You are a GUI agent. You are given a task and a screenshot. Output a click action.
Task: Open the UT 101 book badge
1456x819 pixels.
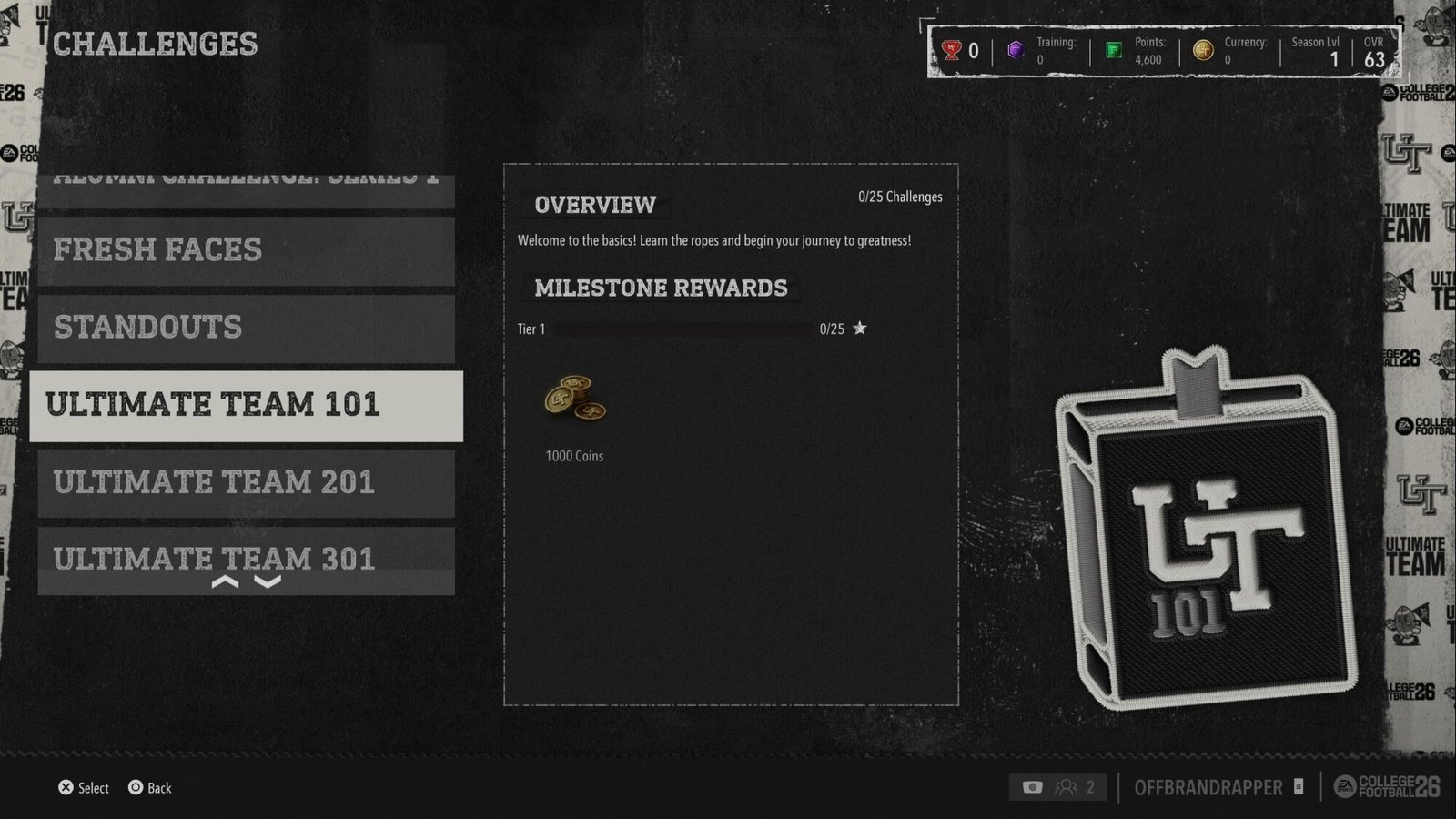pyautogui.click(x=1206, y=528)
